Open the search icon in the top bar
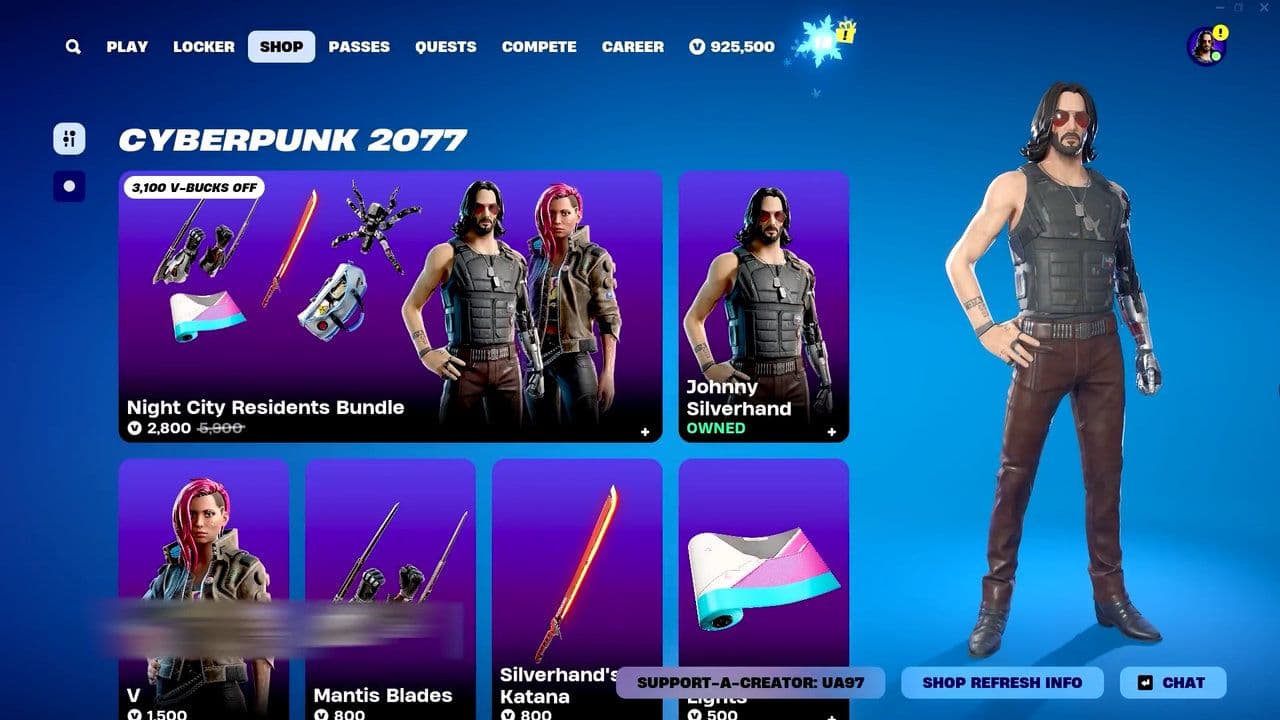The height and width of the screenshot is (720, 1280). 71,46
